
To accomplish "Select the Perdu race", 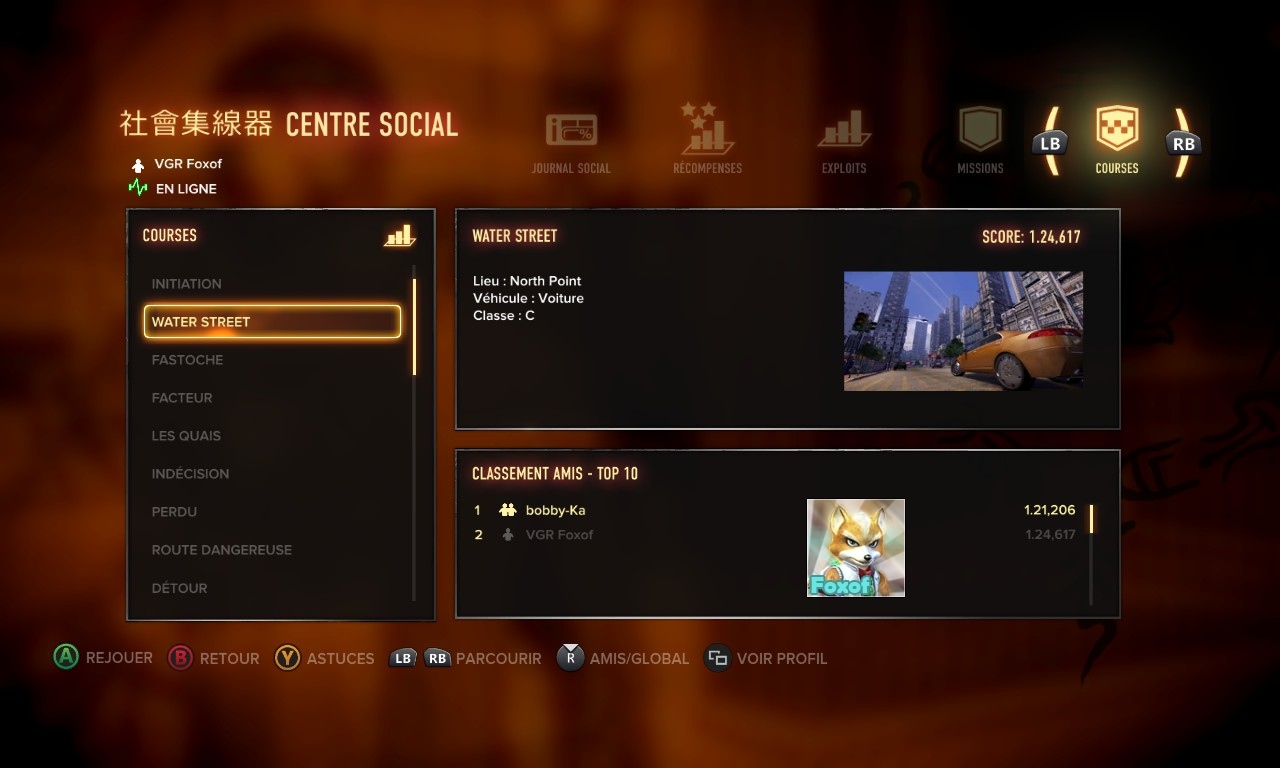I will point(174,512).
